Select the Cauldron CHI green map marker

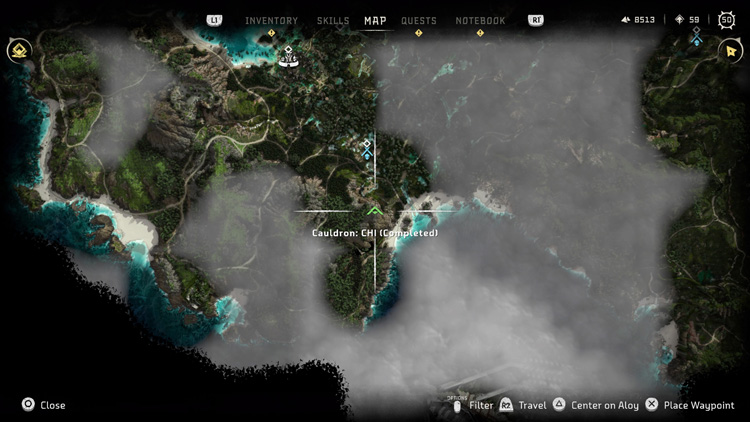374,211
